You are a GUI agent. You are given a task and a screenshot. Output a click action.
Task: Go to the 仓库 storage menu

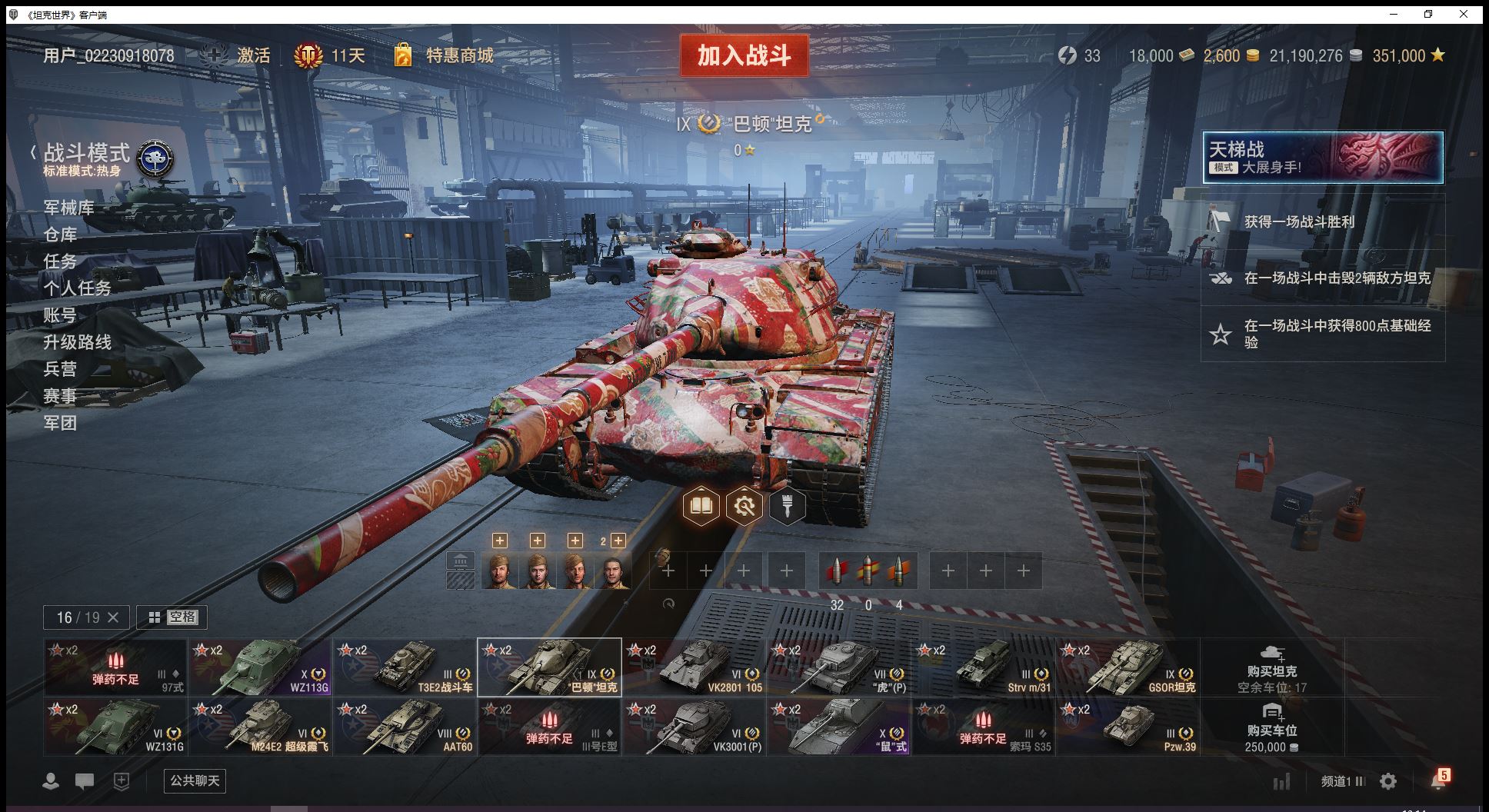tap(60, 235)
